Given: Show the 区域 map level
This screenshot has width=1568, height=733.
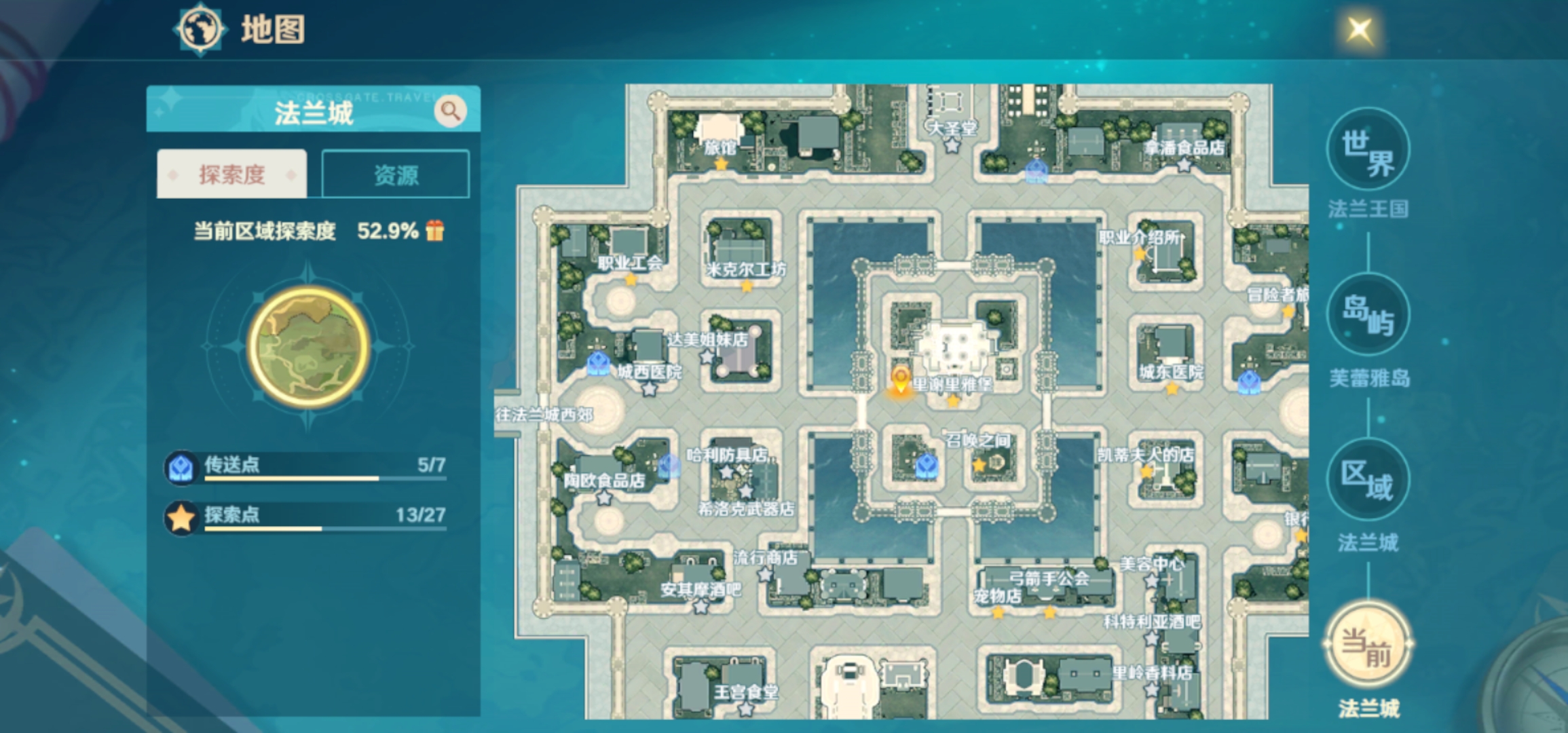Looking at the screenshot, I should click(1367, 481).
